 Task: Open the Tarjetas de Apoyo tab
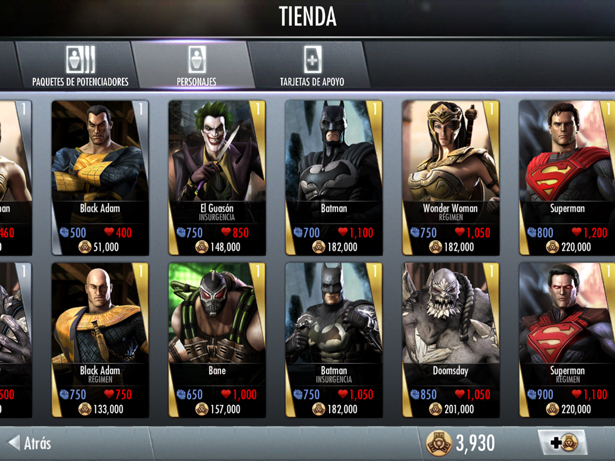(310, 66)
